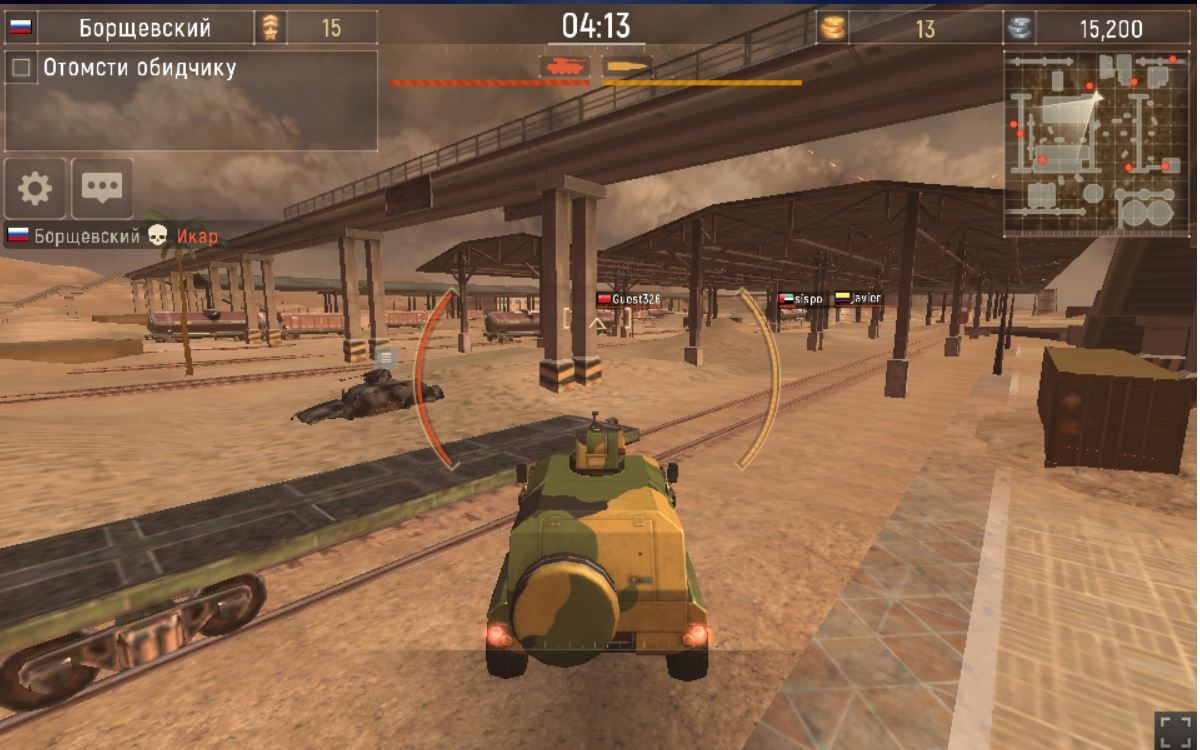Select the shell ammo icon
1200x750 pixels.
click(x=627, y=67)
